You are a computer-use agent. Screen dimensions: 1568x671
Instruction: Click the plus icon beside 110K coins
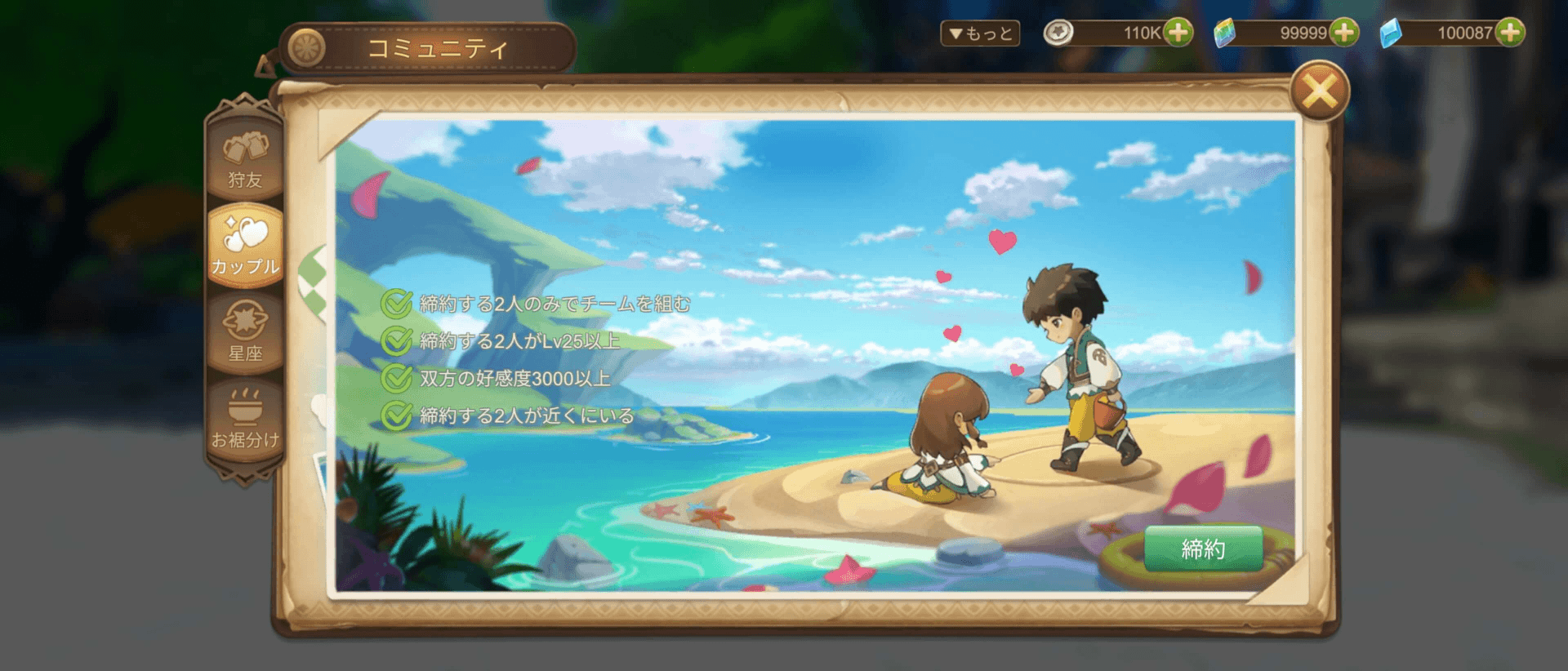tap(1178, 33)
